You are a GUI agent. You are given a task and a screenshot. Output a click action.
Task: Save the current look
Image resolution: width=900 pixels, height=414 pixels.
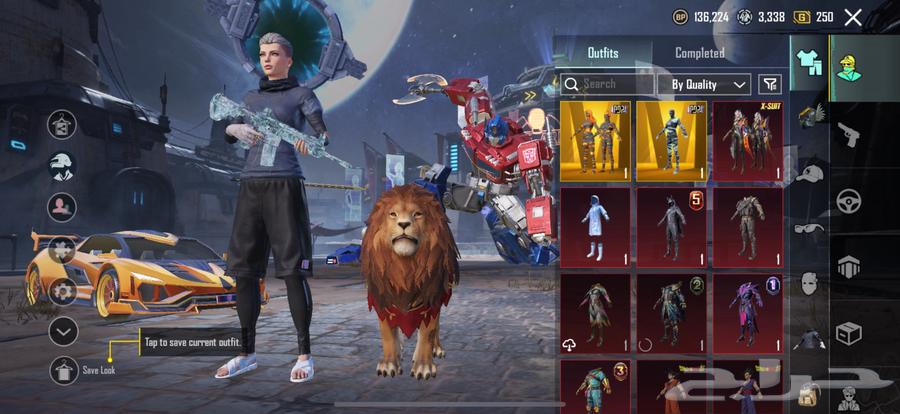click(63, 370)
